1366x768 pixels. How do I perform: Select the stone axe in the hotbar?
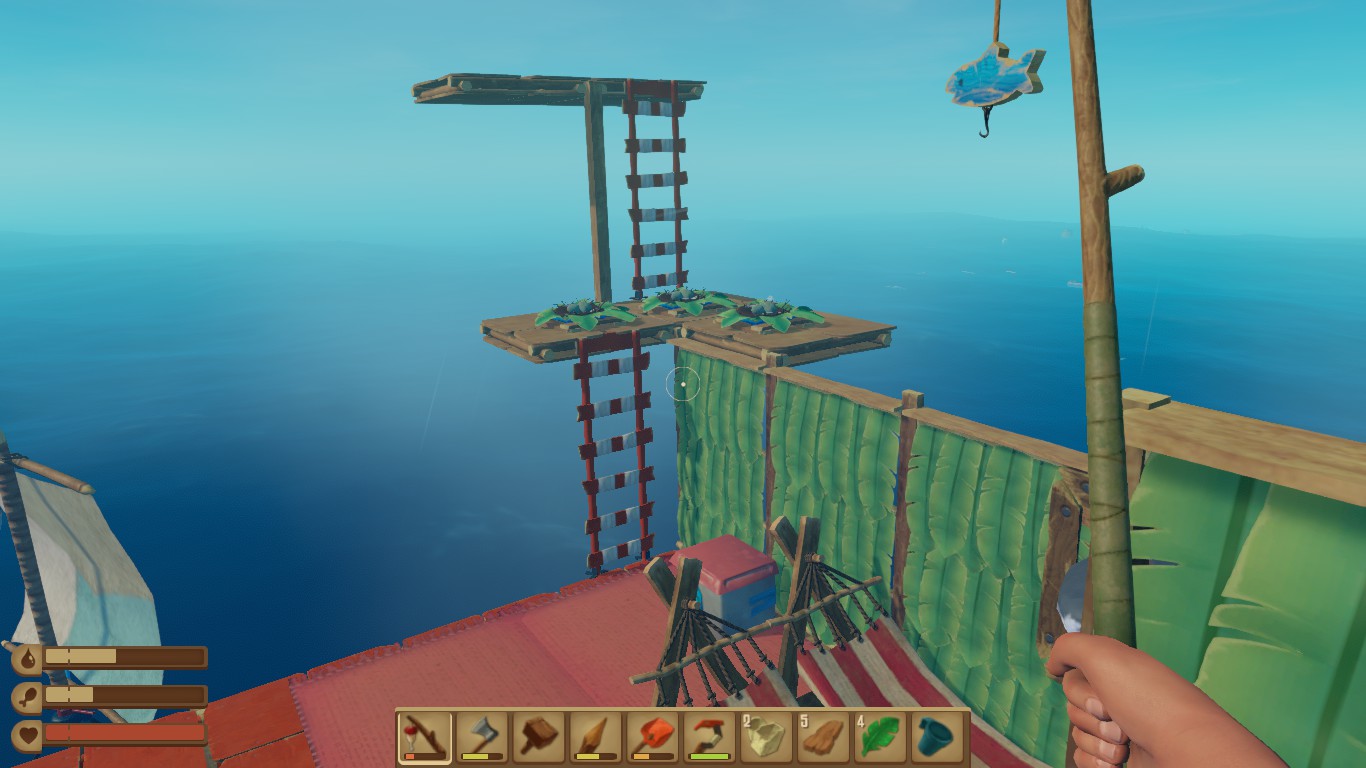tap(479, 737)
